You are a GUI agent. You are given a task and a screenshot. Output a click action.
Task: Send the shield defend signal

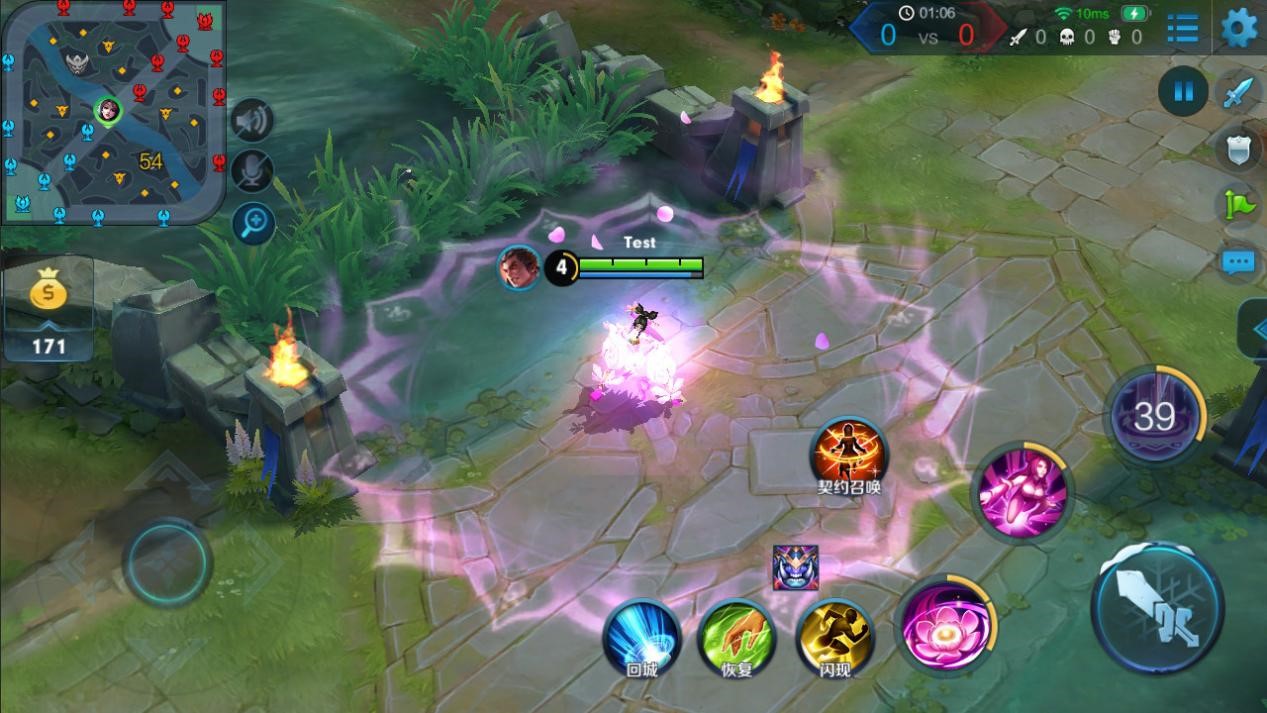pos(1239,149)
